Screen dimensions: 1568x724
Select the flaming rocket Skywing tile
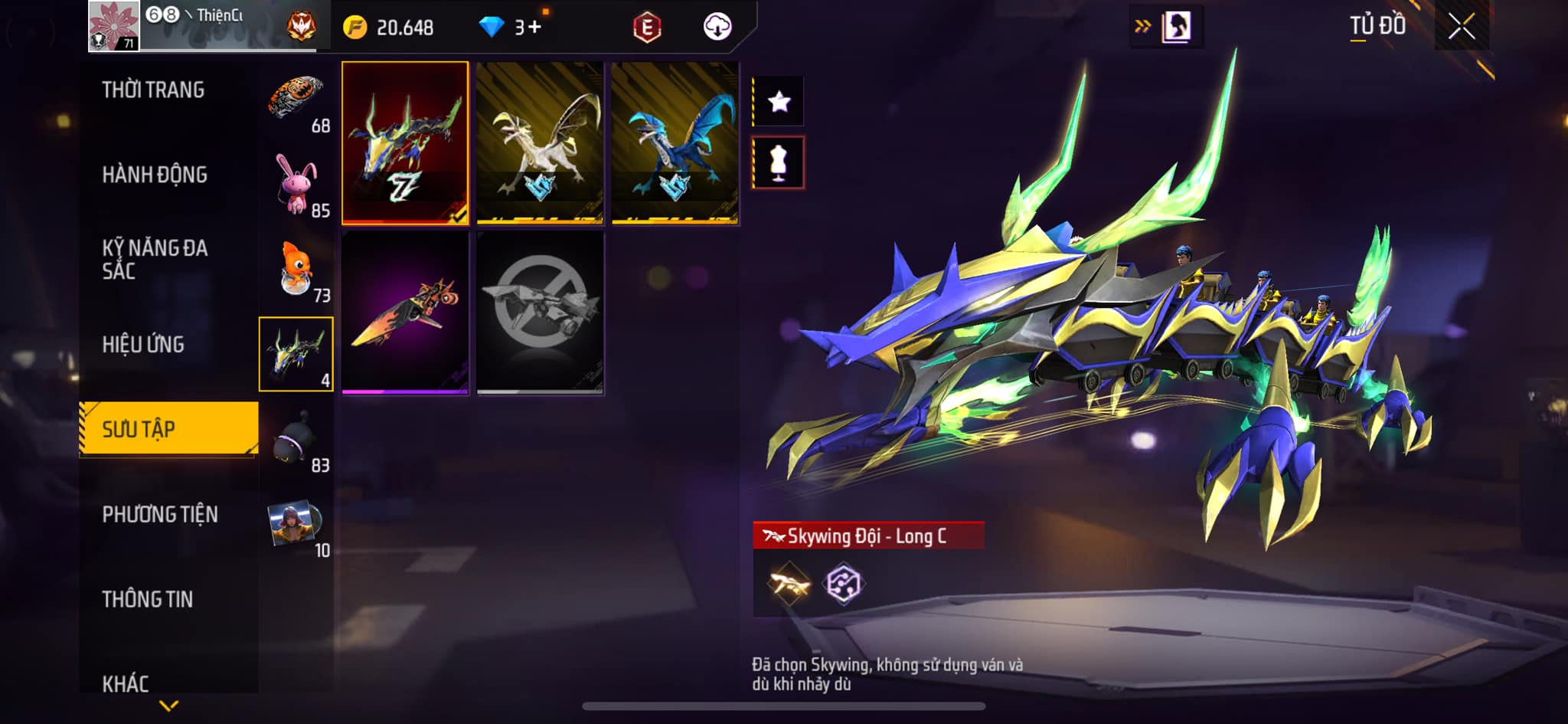405,313
